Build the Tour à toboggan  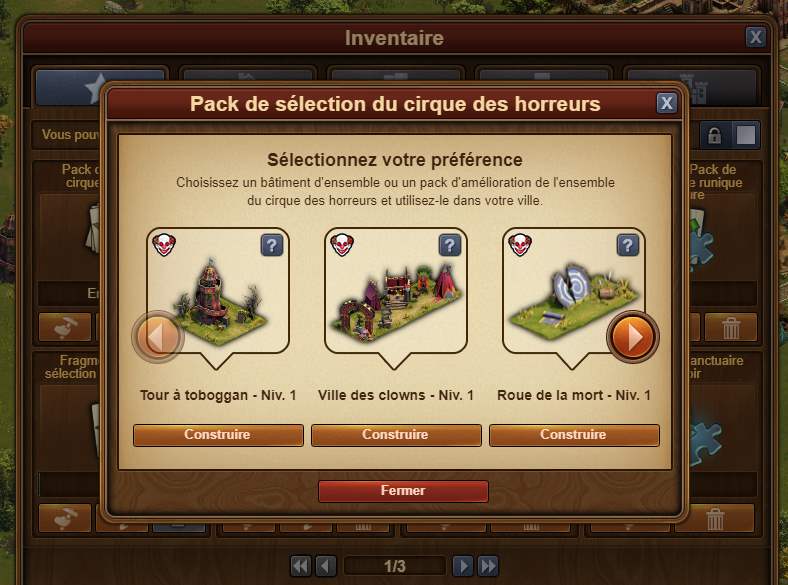click(x=218, y=435)
